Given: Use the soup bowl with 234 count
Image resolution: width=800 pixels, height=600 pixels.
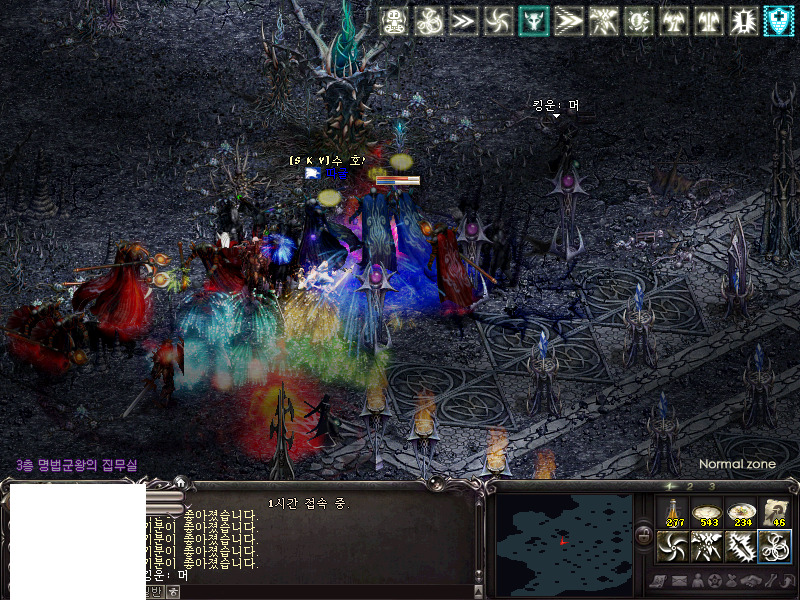Looking at the screenshot, I should 742,513.
